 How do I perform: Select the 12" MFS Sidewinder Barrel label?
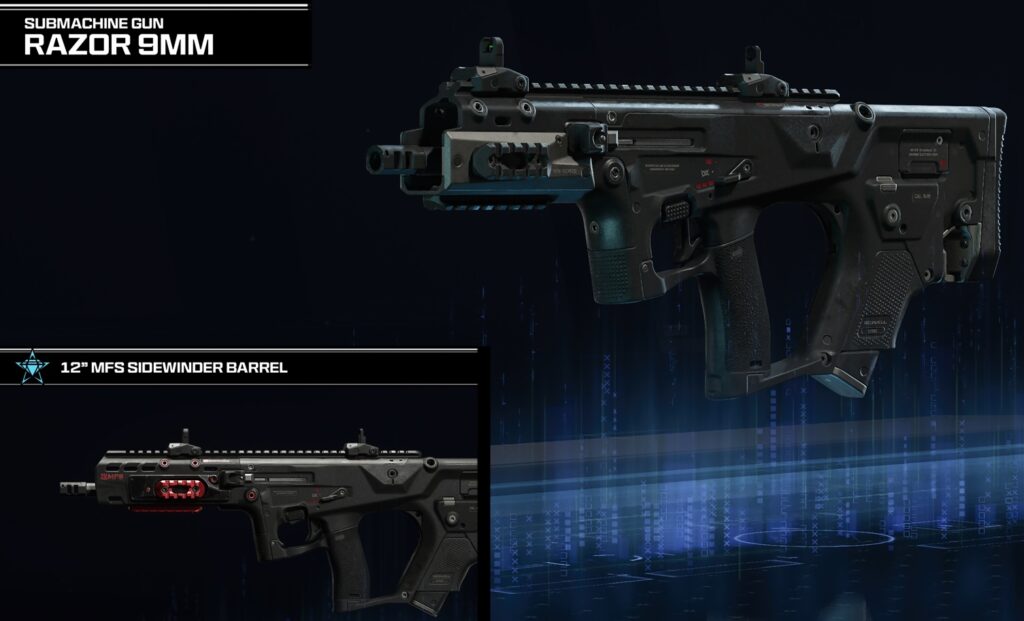point(175,367)
